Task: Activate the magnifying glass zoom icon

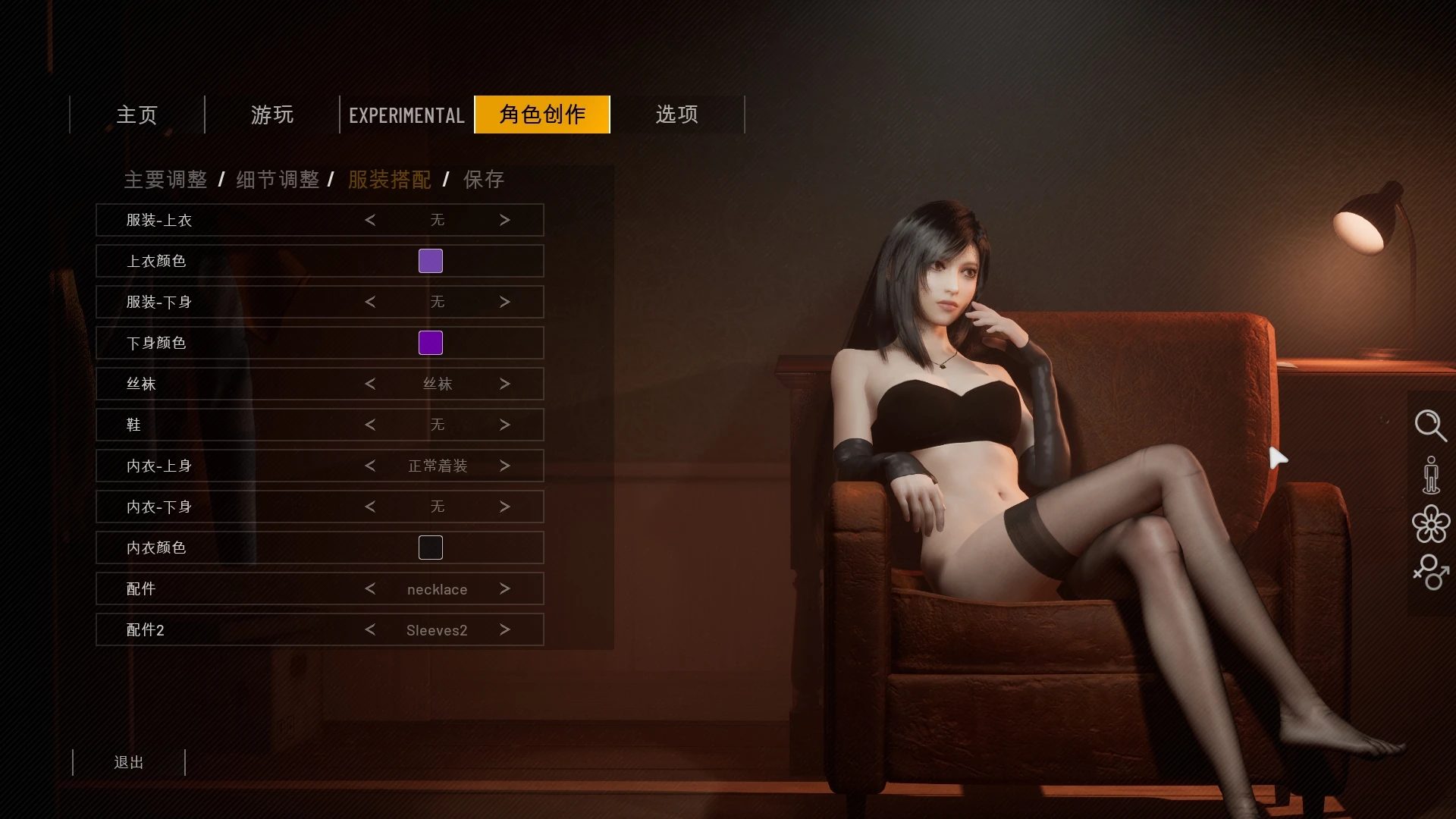Action: [1430, 425]
